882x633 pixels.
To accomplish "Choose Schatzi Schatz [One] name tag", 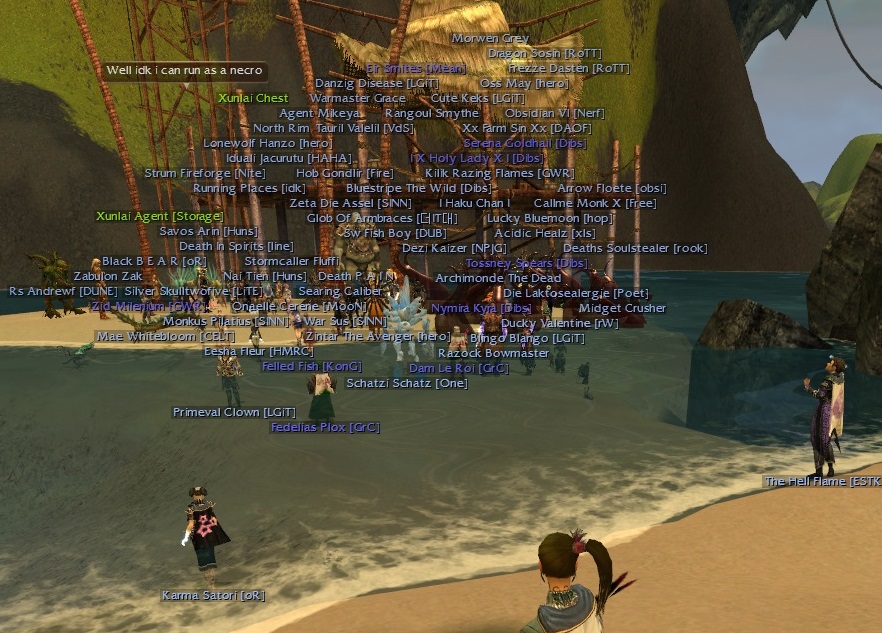I will [x=406, y=383].
